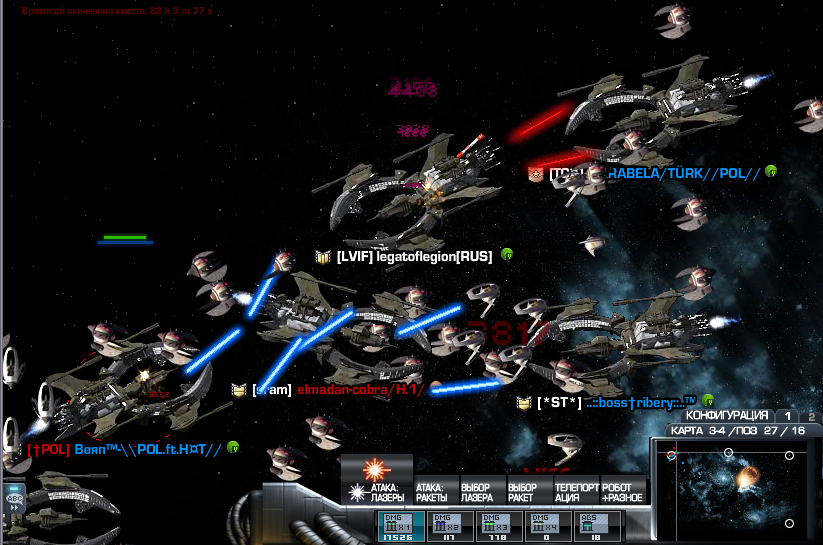Select the DMG x2 laser ammo slot
This screenshot has height=545, width=823.
point(446,527)
